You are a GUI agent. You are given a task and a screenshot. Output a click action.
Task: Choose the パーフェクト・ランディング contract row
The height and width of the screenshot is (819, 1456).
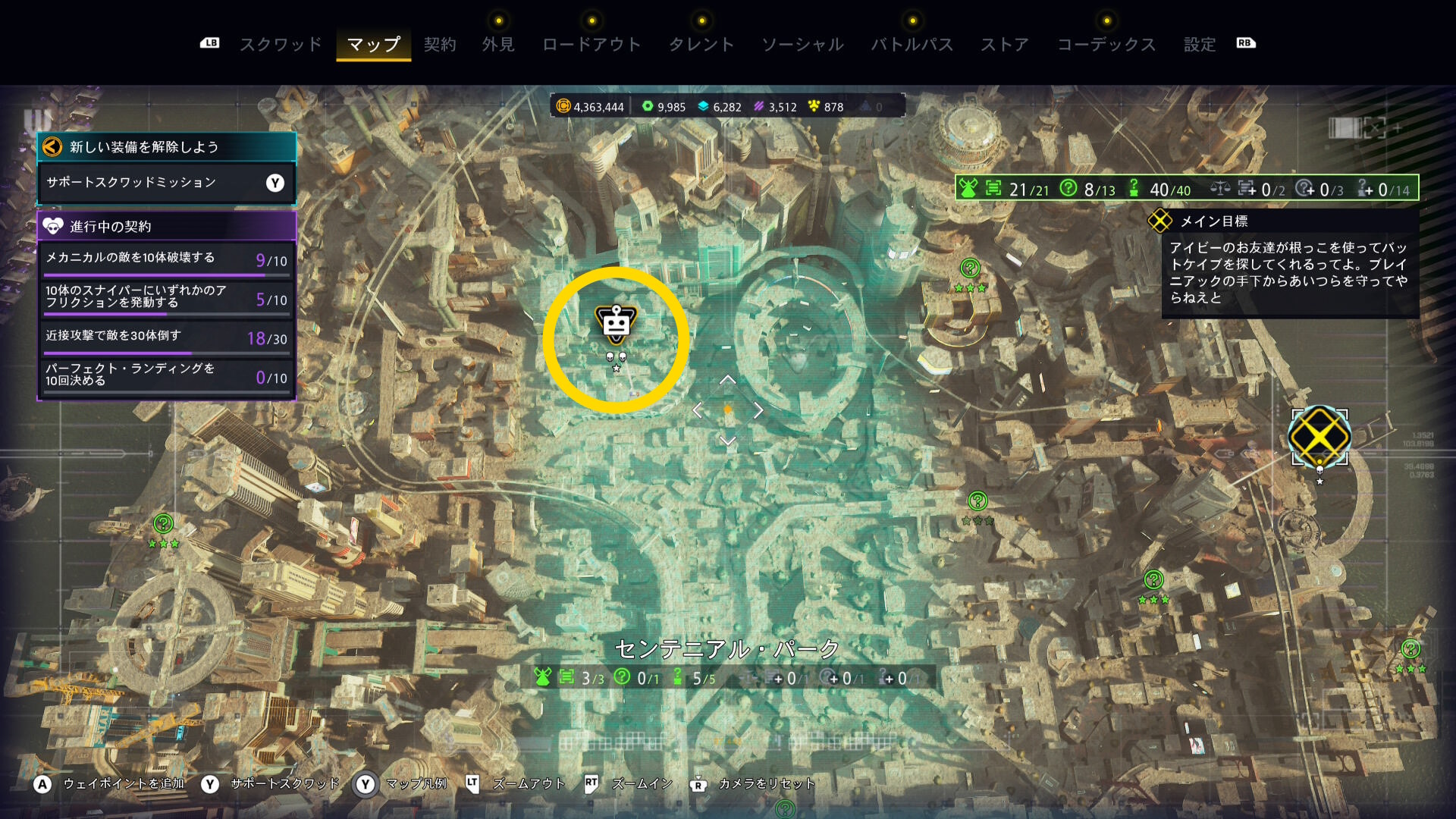point(166,375)
